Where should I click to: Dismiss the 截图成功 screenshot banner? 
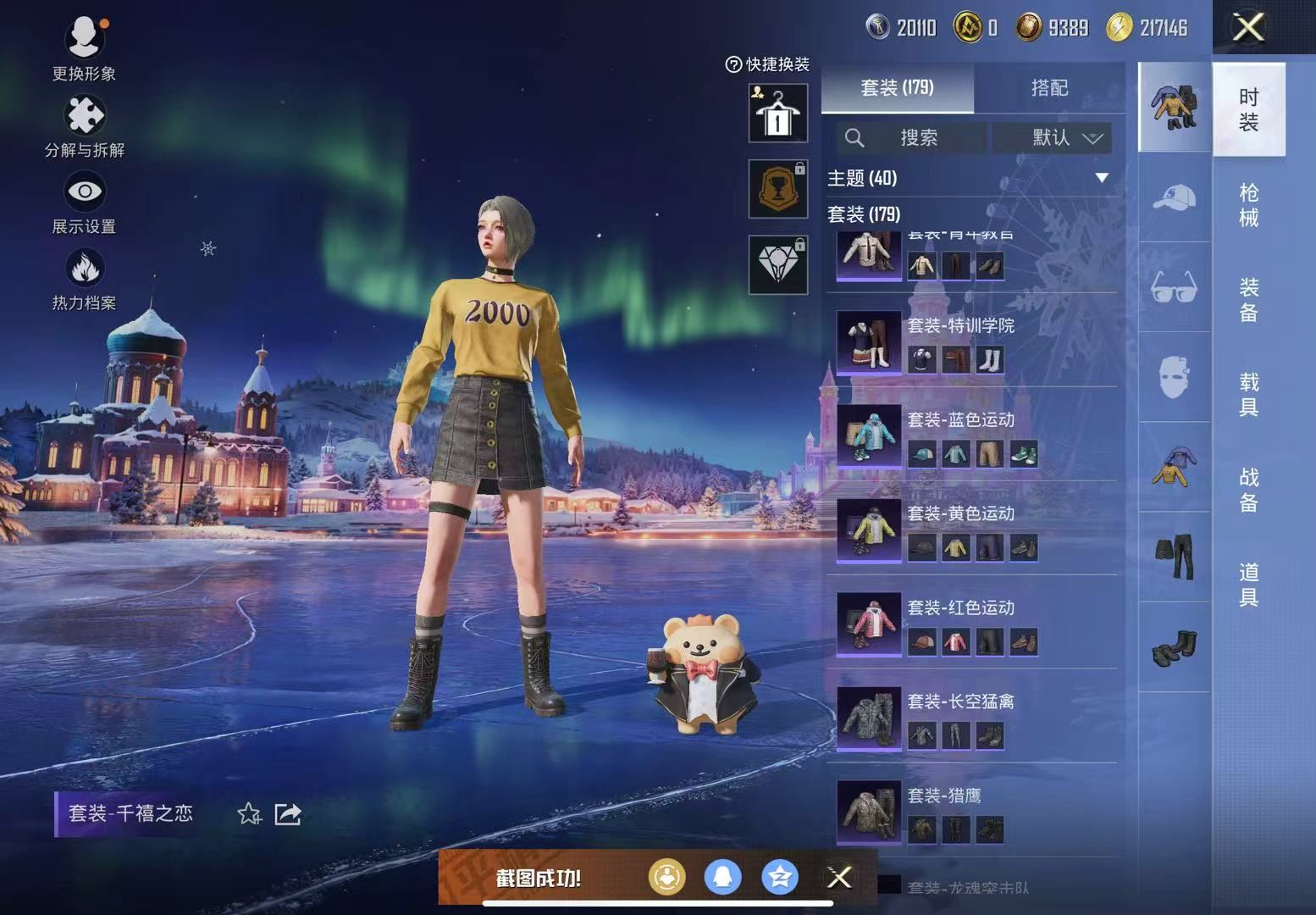(839, 877)
